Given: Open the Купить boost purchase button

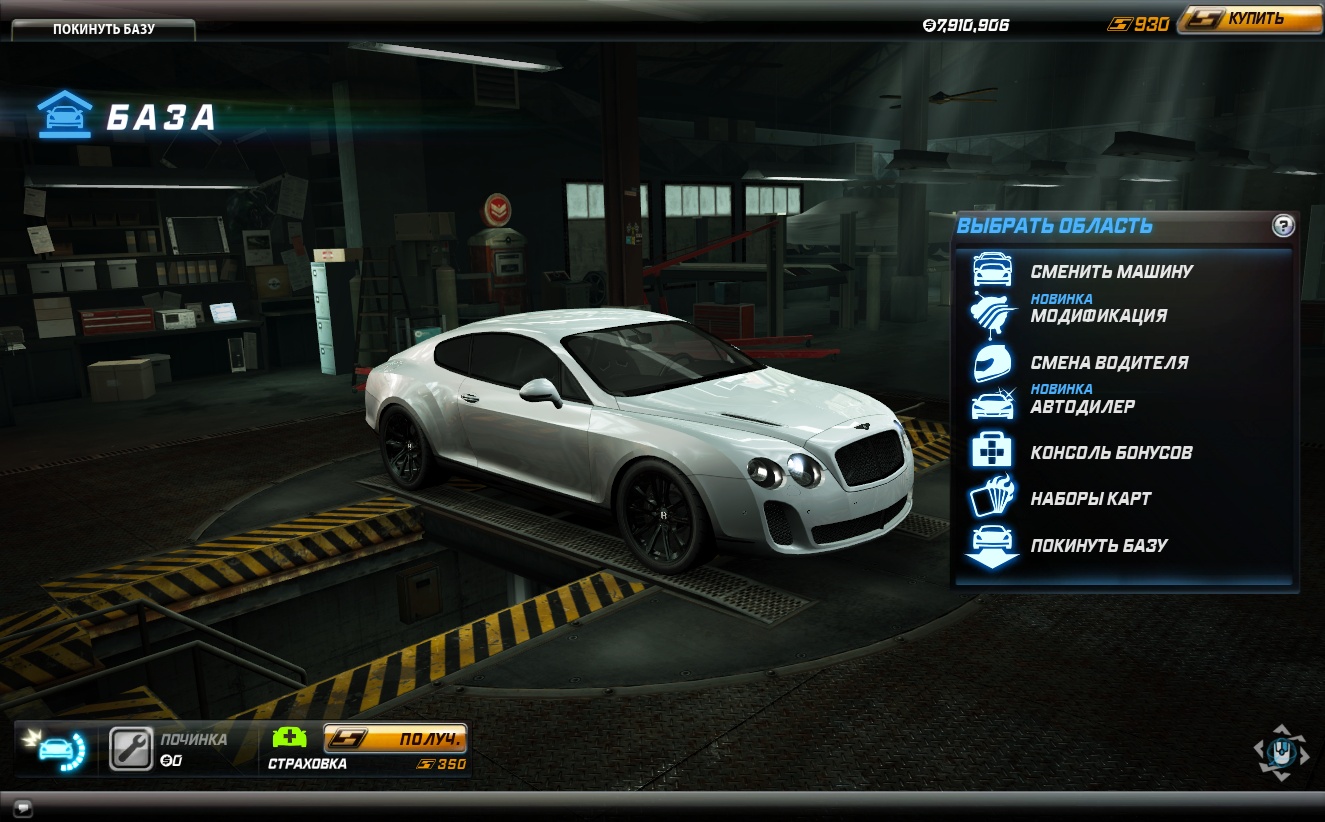Looking at the screenshot, I should [1249, 19].
